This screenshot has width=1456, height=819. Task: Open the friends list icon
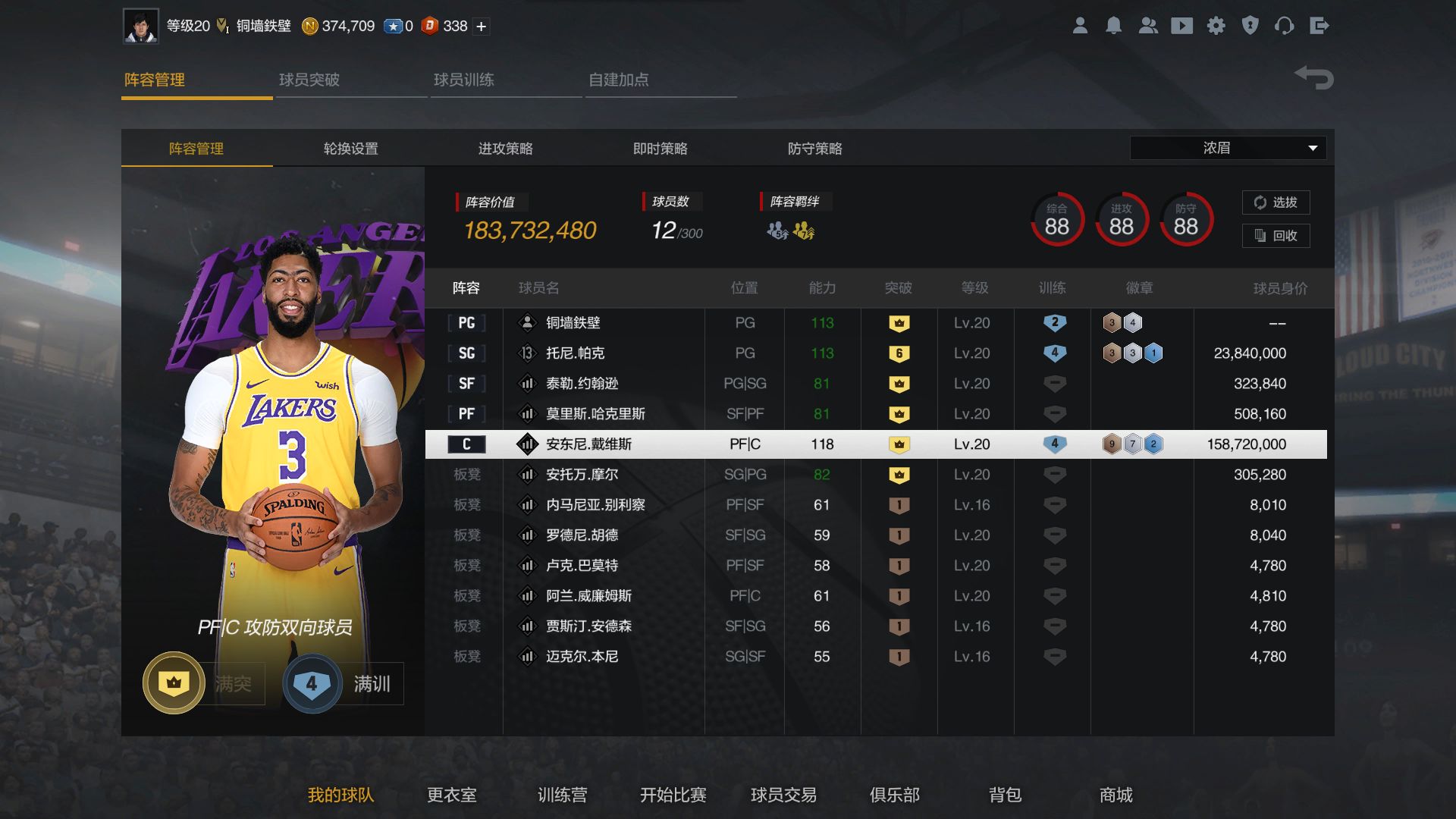1148,25
